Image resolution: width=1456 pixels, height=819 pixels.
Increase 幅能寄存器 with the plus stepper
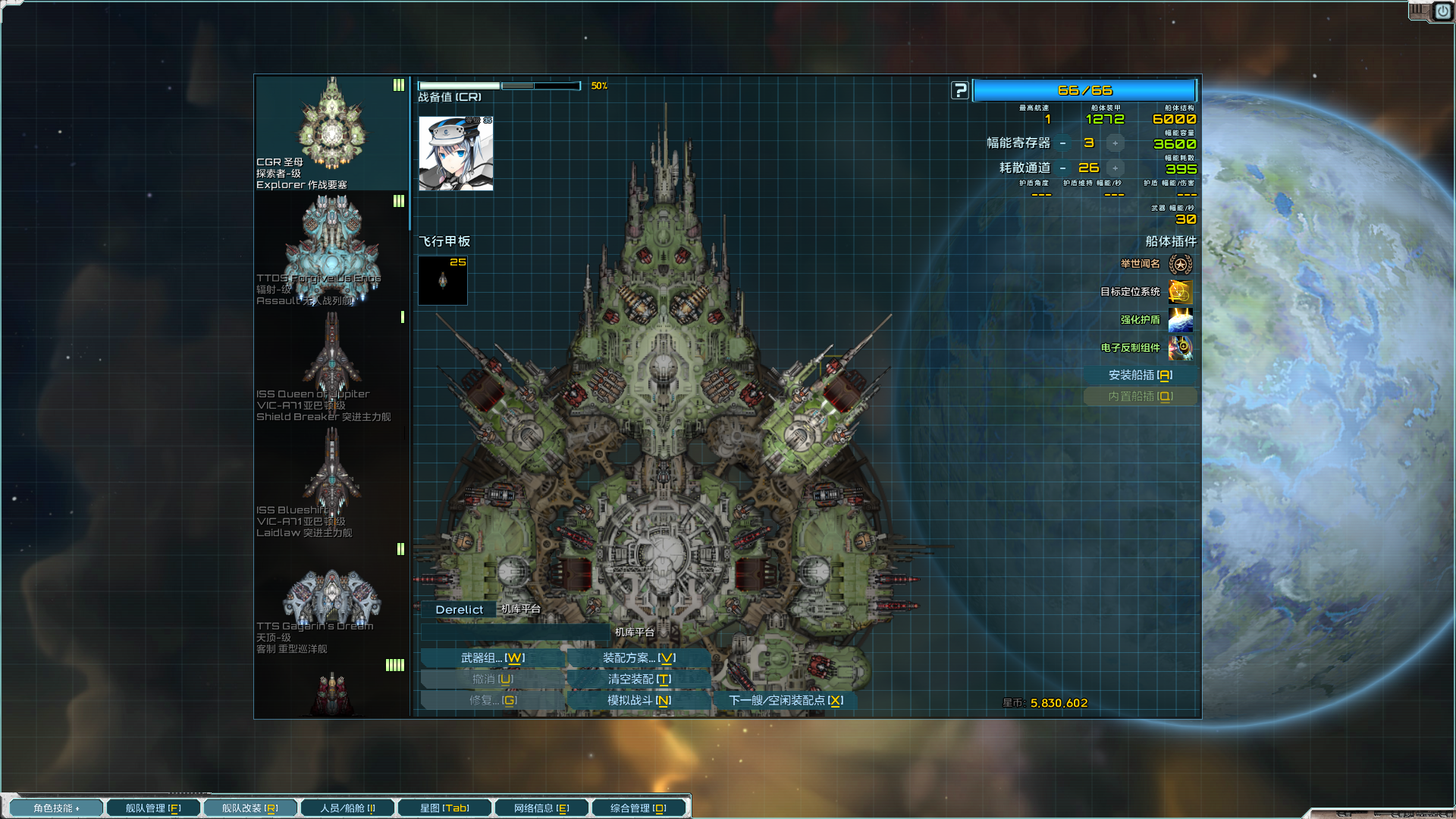[x=1115, y=143]
